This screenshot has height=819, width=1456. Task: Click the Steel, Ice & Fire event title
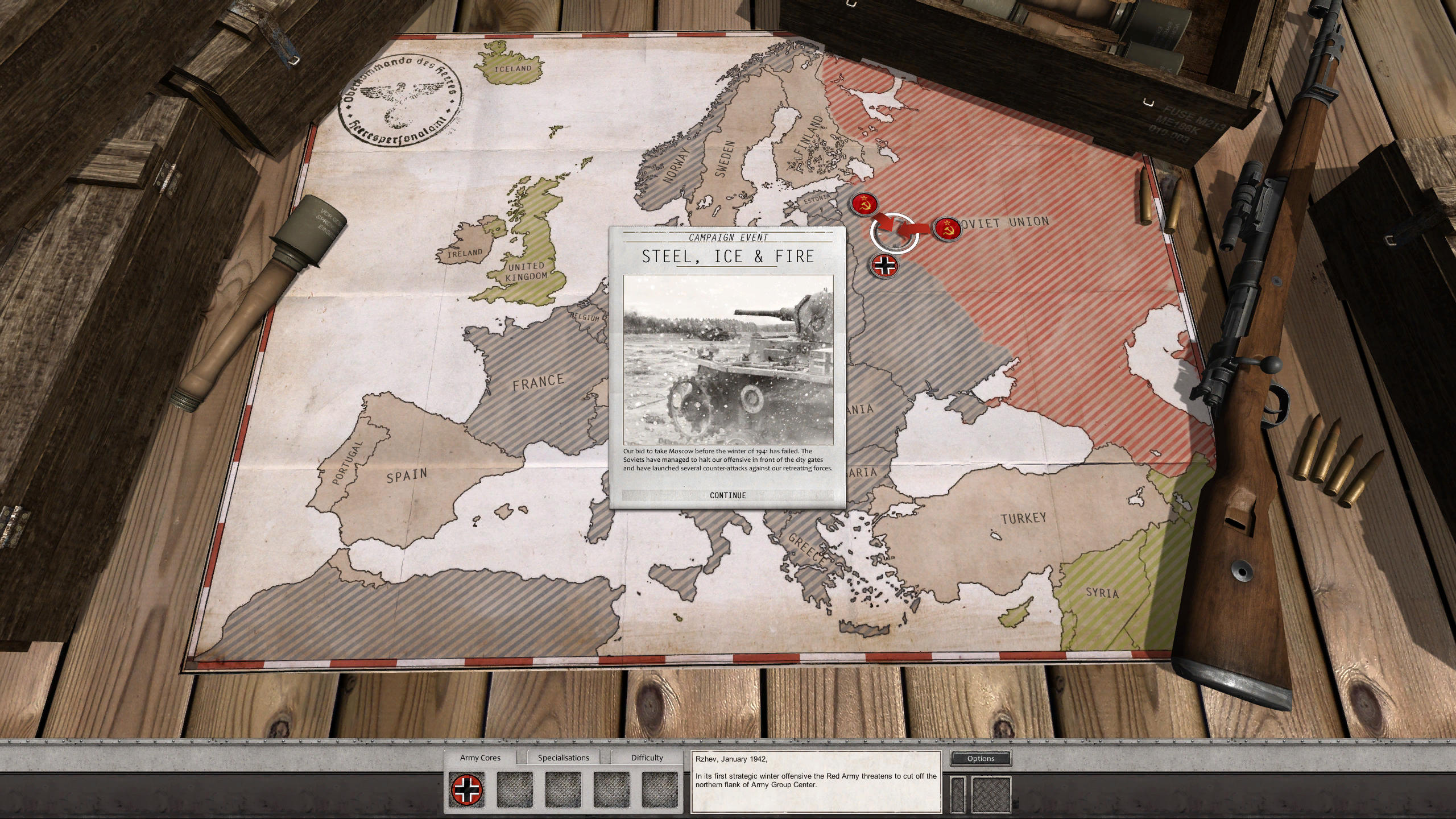(728, 257)
